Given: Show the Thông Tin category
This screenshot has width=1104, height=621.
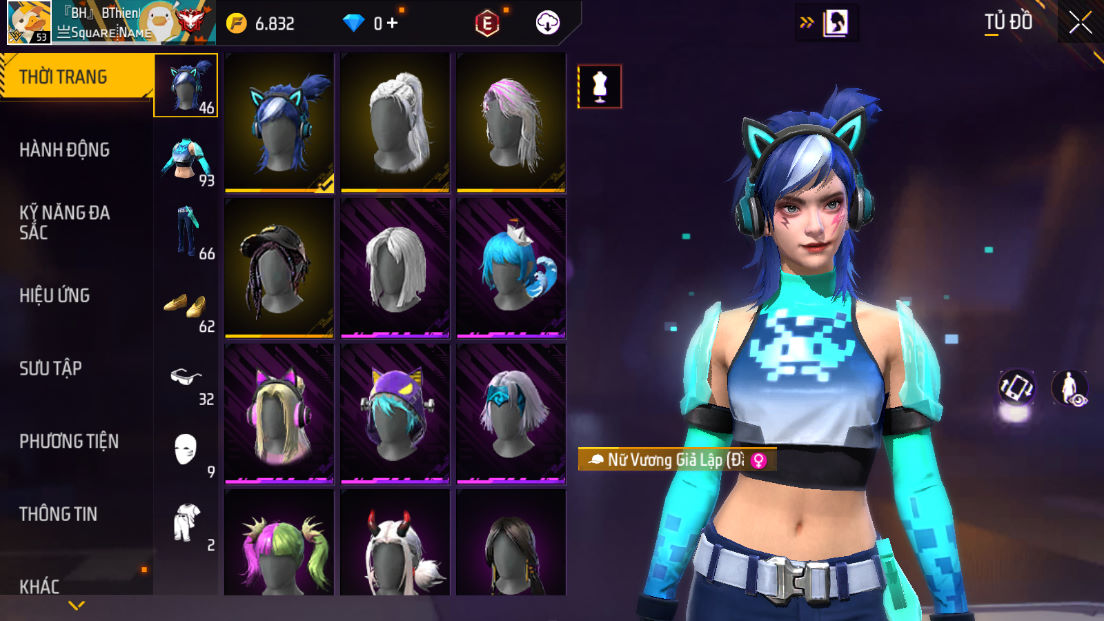Looking at the screenshot, I should pos(59,514).
